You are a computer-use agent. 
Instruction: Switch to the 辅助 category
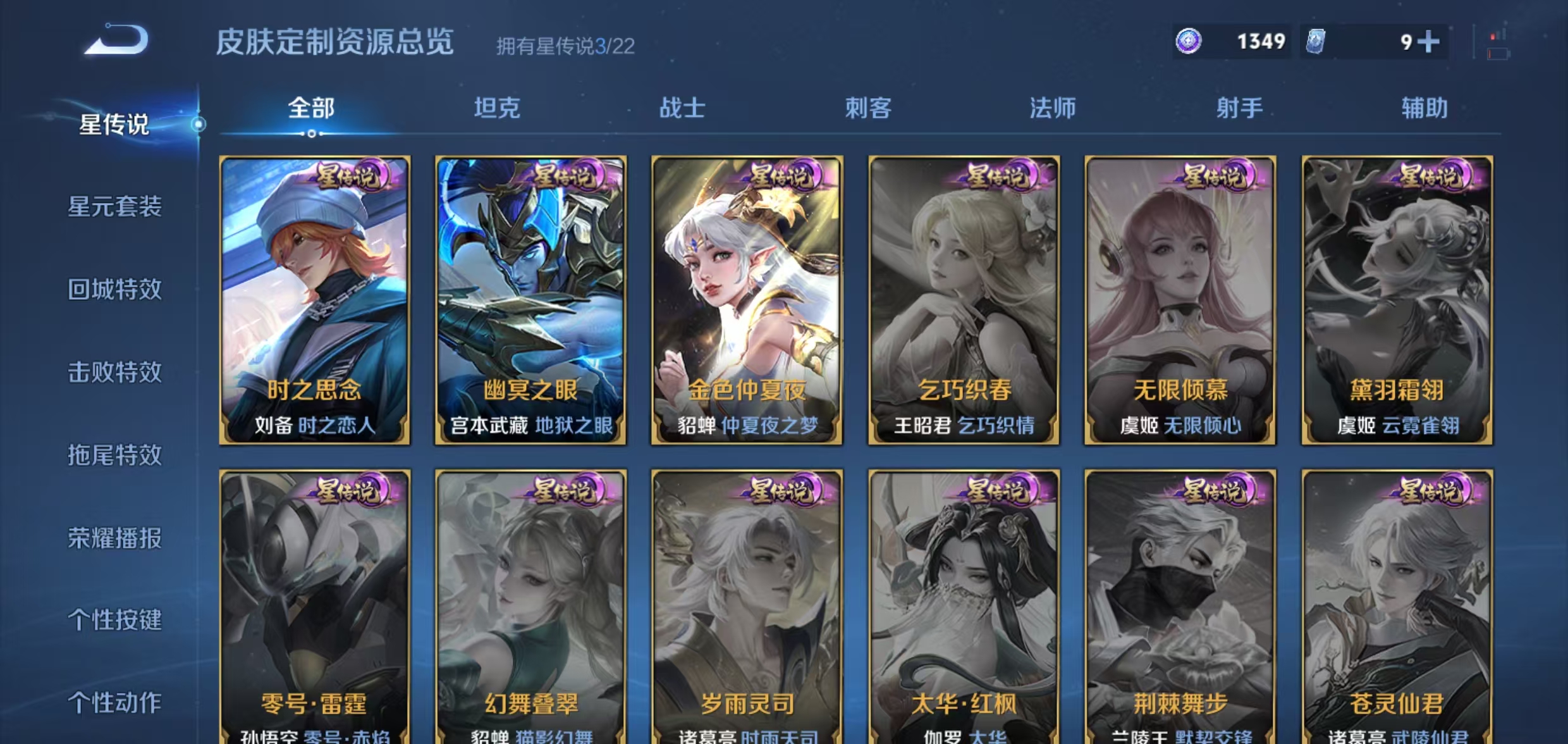(1423, 109)
